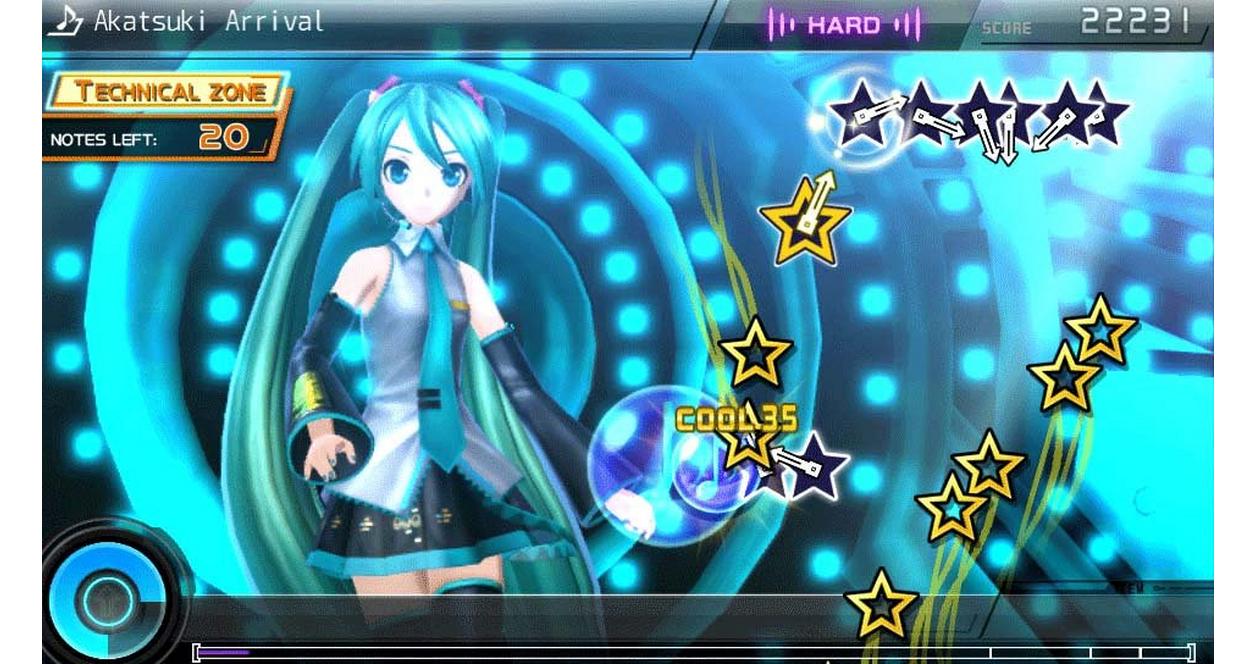Click the song progress bar

pos(693,653)
